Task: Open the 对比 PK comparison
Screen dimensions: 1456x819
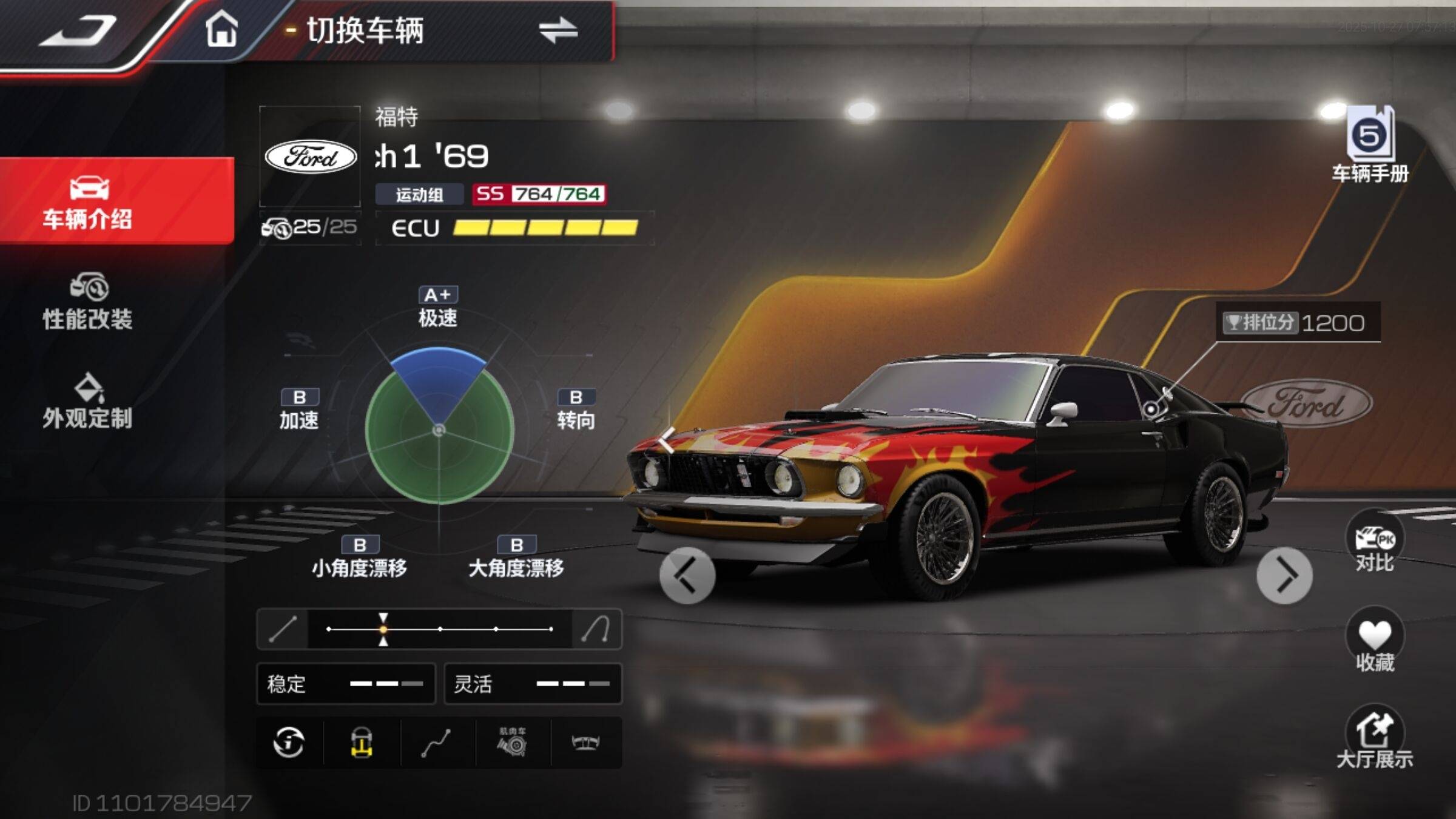Action: [1375, 544]
